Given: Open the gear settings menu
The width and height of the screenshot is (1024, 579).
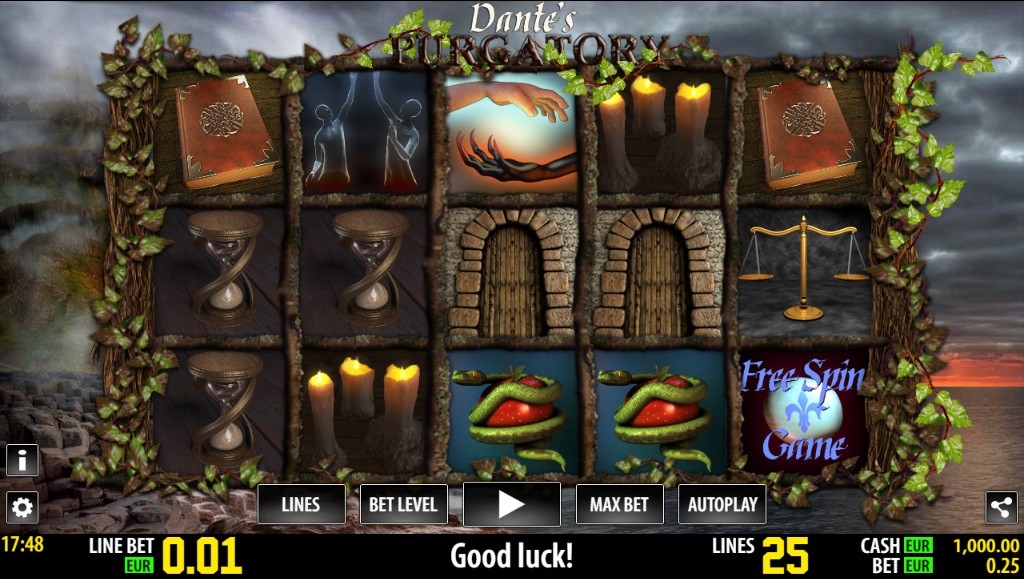Looking at the screenshot, I should tap(22, 507).
